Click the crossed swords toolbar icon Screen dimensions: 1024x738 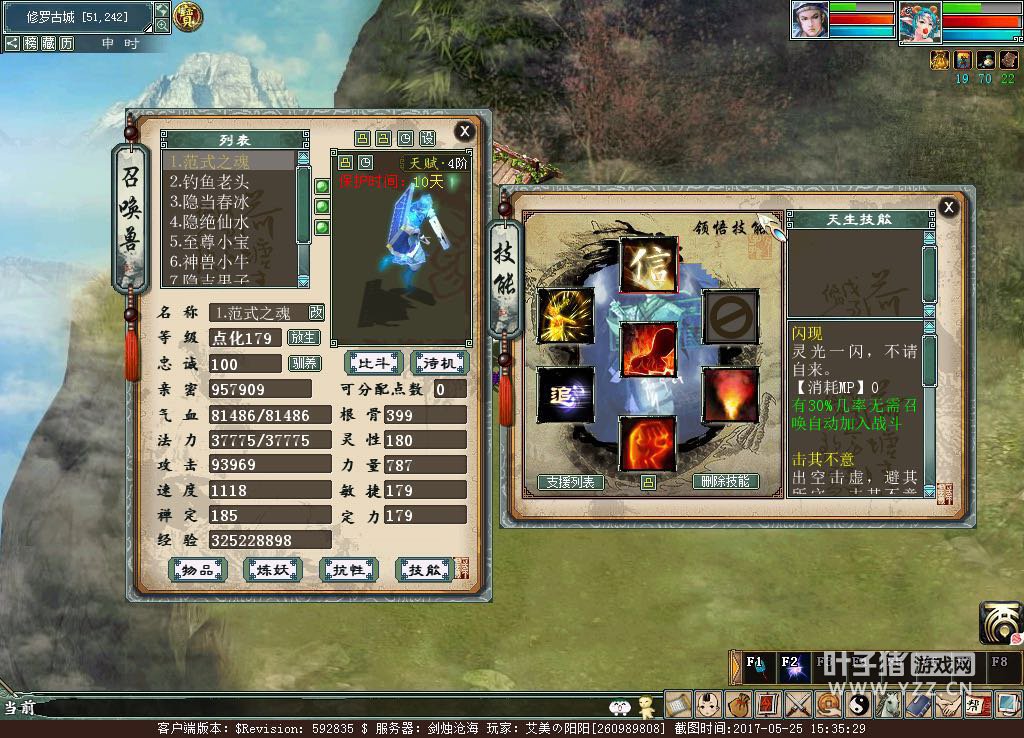797,704
